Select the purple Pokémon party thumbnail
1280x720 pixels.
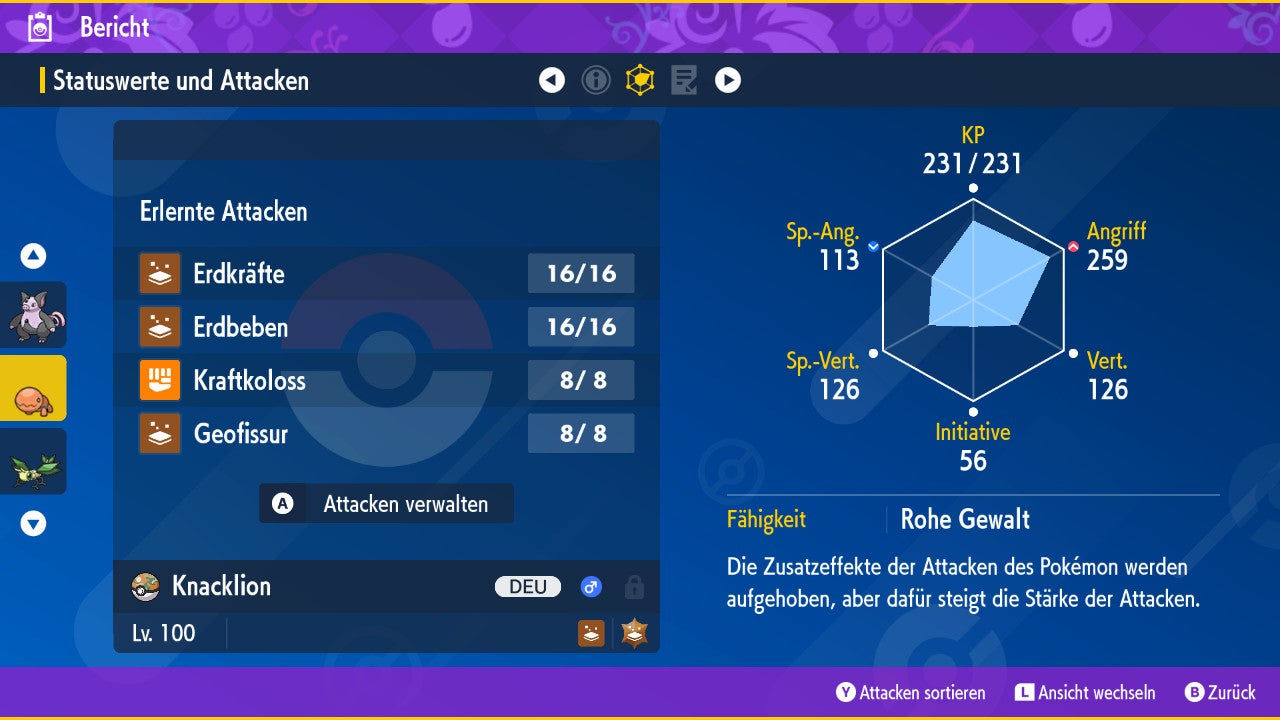click(x=34, y=315)
